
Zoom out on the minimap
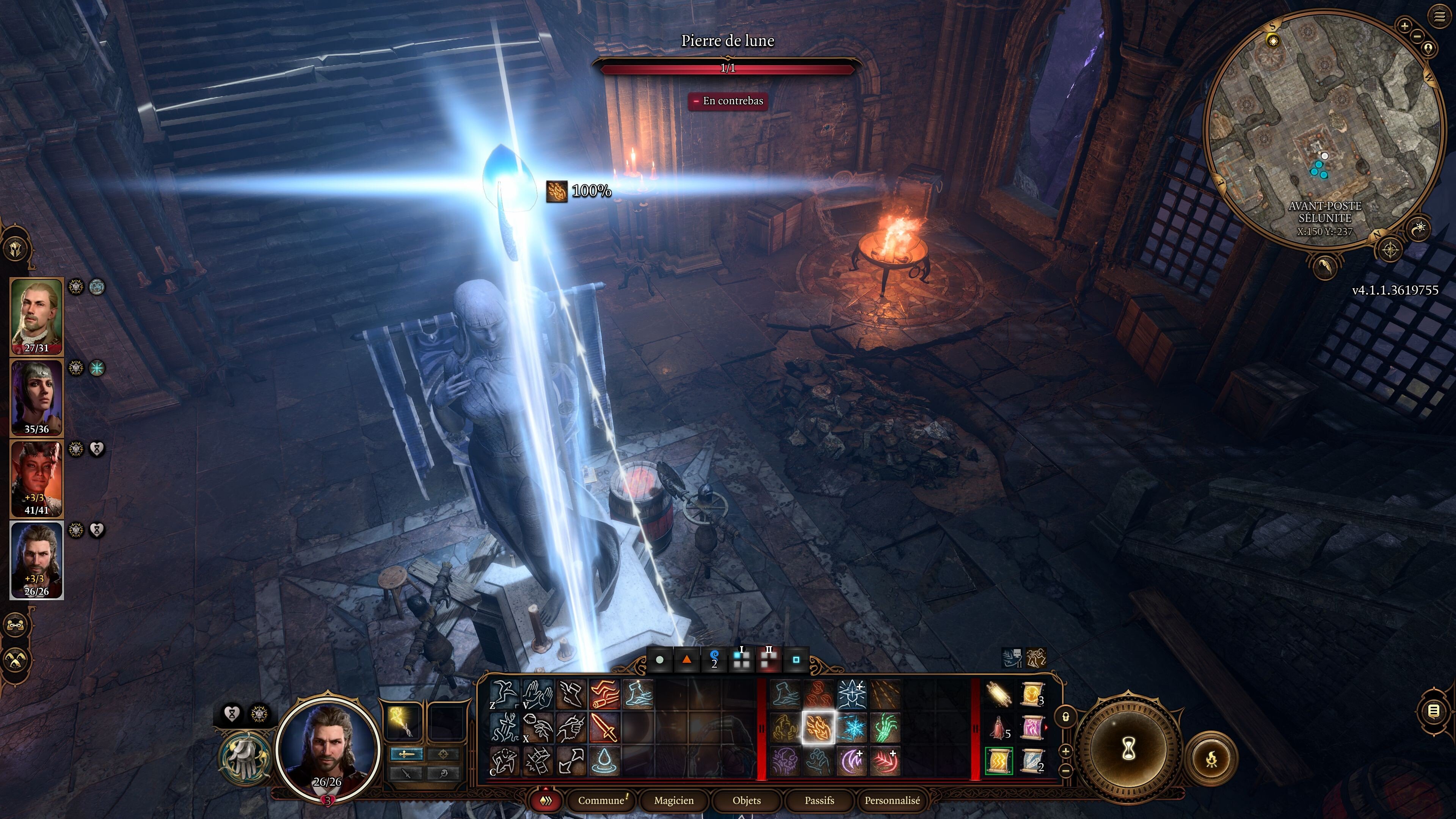coord(1418,36)
